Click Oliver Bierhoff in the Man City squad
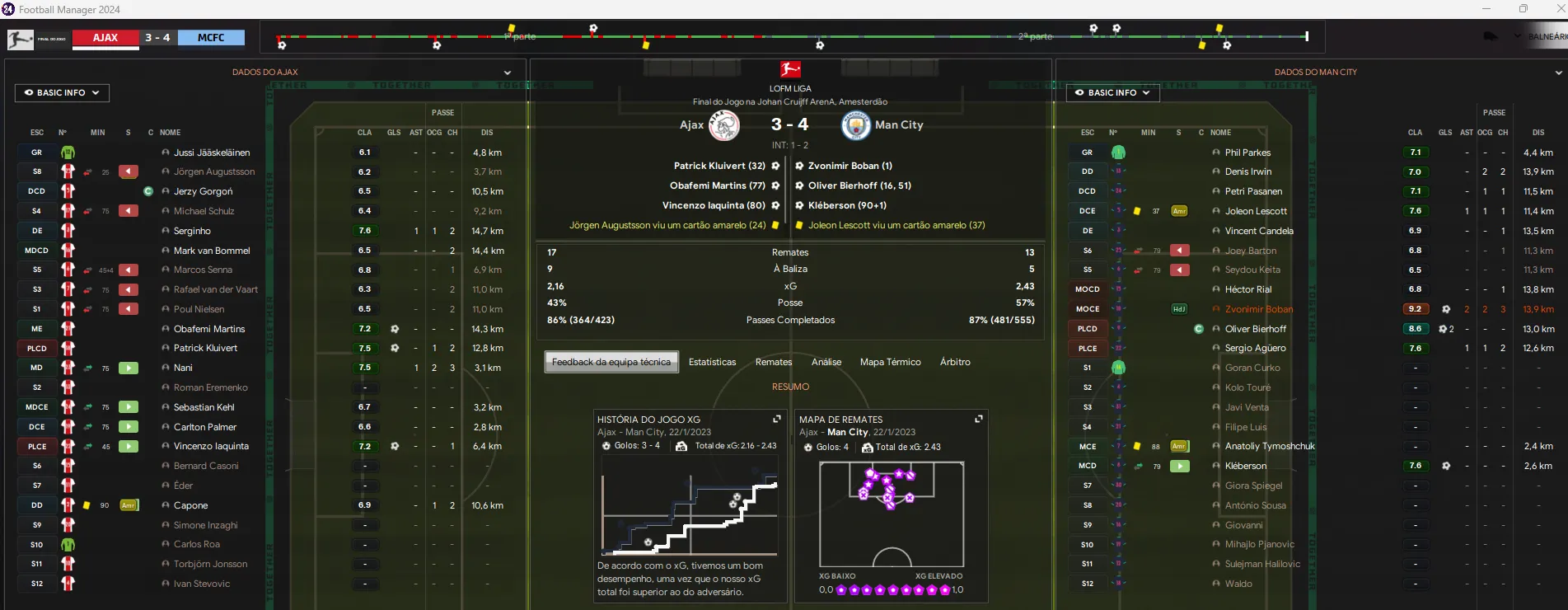This screenshot has height=610, width=1568. click(x=1255, y=329)
